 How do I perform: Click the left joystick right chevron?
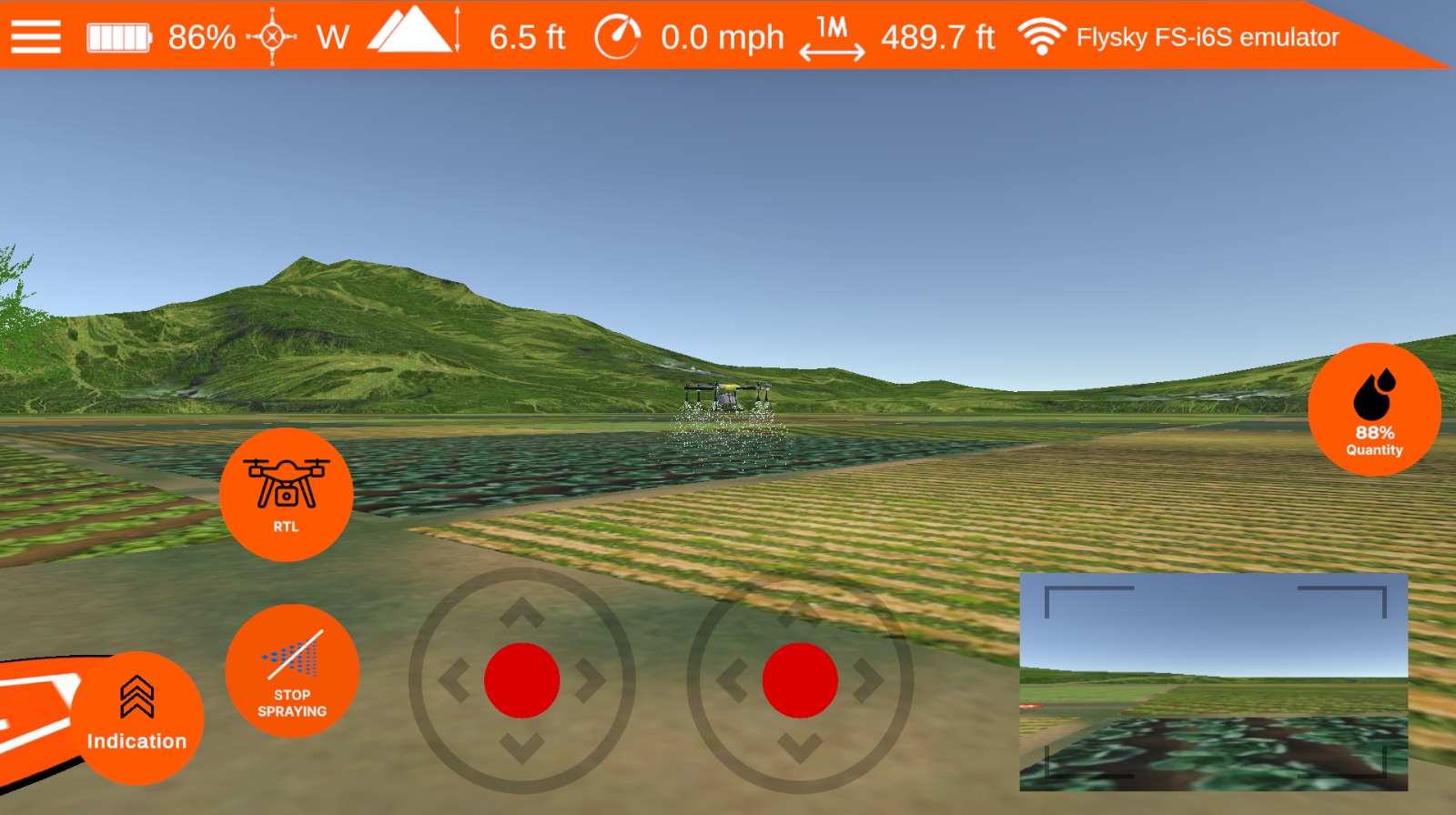[590, 681]
